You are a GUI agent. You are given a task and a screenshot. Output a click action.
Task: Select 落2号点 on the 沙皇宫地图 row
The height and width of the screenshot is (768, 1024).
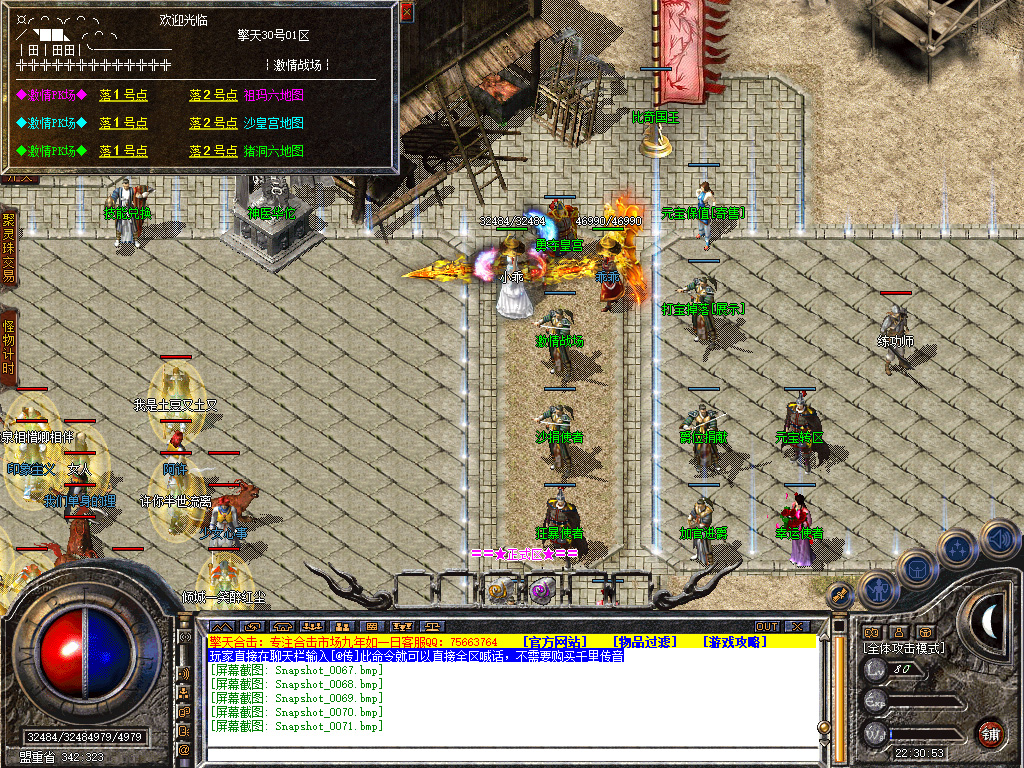(213, 123)
